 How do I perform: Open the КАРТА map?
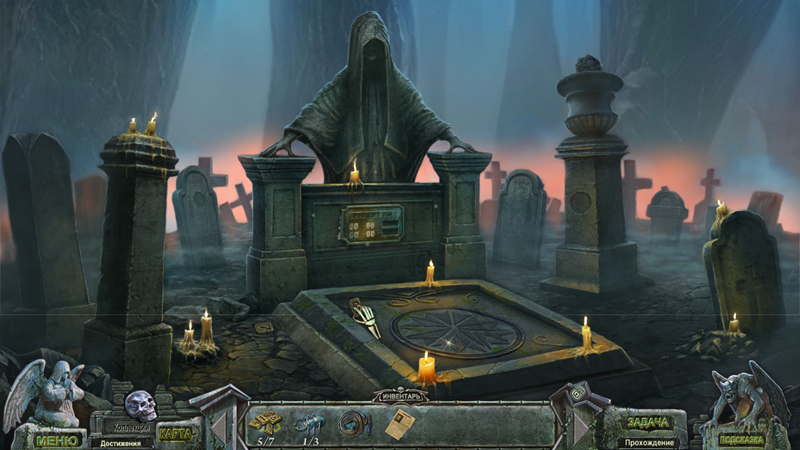pyautogui.click(x=176, y=434)
